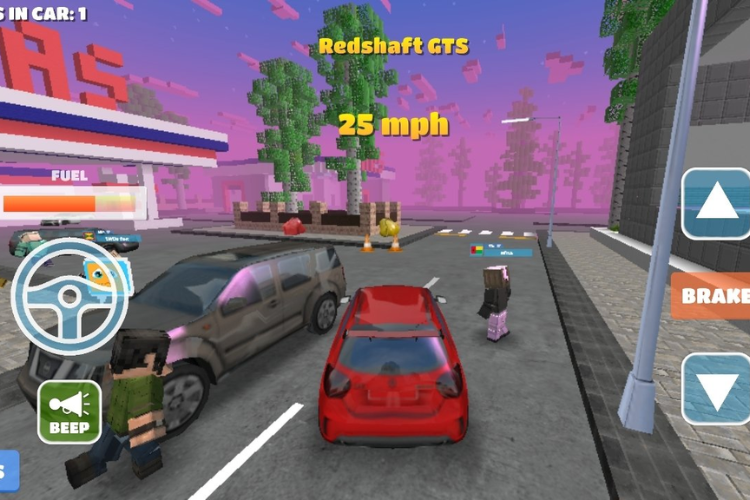Accelerate using the up arrow button

[717, 205]
